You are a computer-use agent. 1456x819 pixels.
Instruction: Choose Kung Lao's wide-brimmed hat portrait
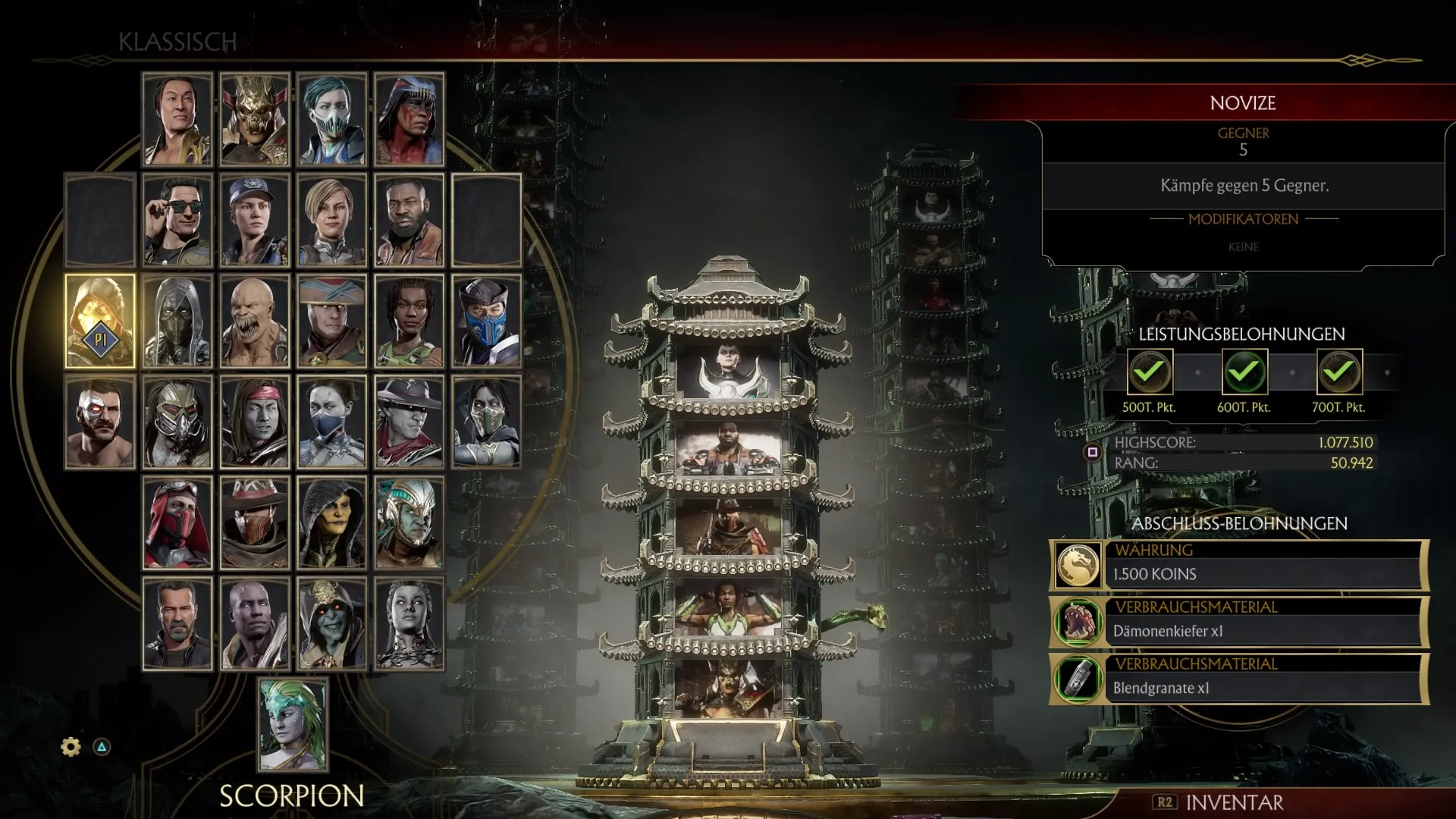pos(409,422)
